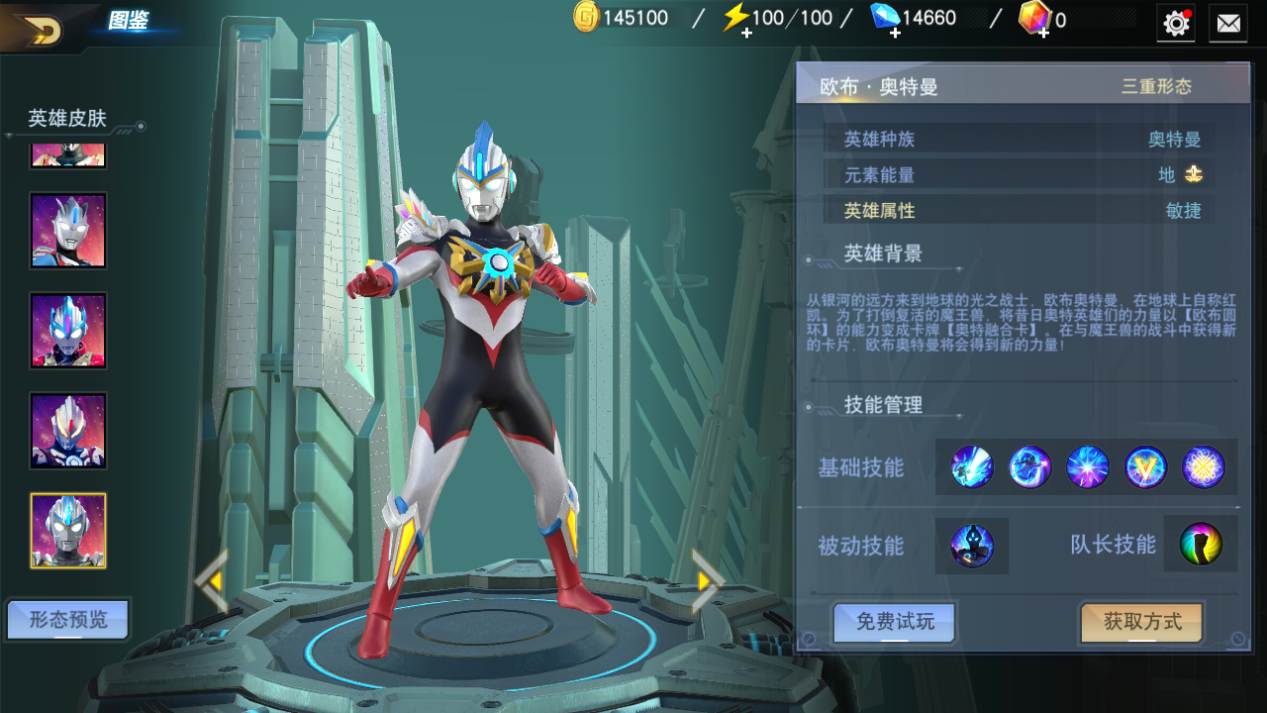The image size is (1267, 713).
Task: Add rainbow gems with the plus
Action: tap(1042, 32)
